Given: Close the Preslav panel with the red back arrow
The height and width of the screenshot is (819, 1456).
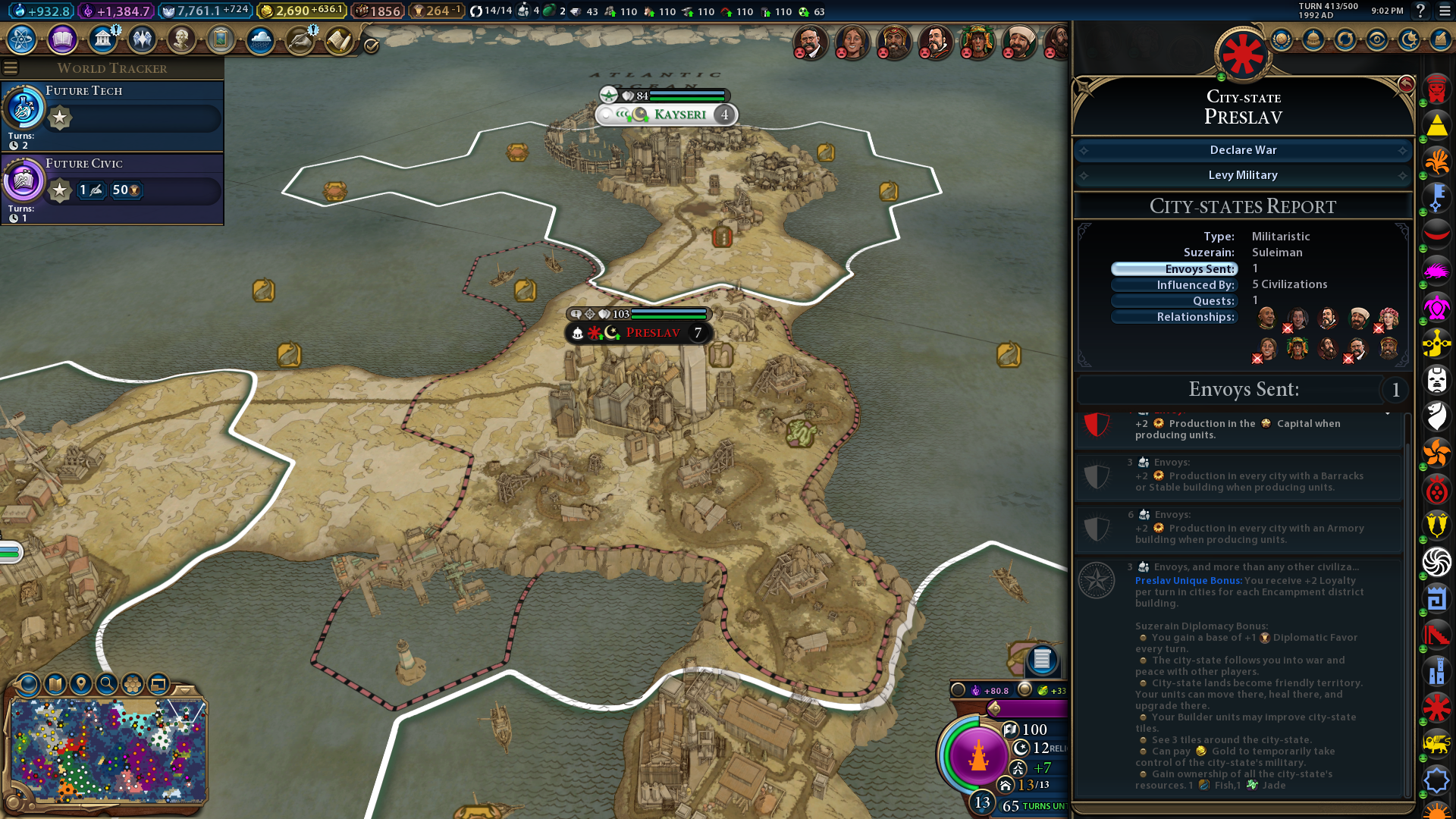Looking at the screenshot, I should (1405, 84).
